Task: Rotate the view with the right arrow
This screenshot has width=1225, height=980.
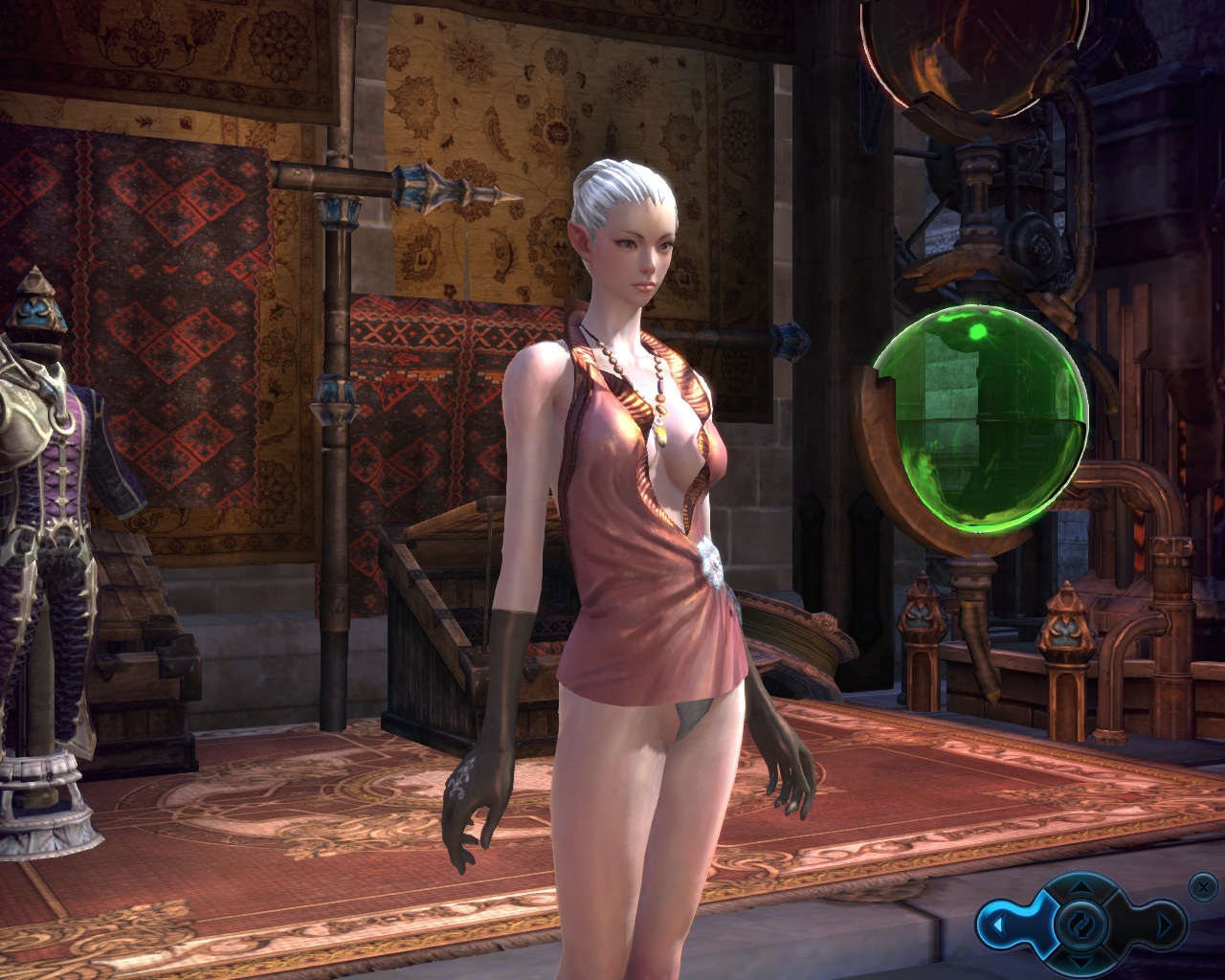Action: pyautogui.click(x=1164, y=925)
